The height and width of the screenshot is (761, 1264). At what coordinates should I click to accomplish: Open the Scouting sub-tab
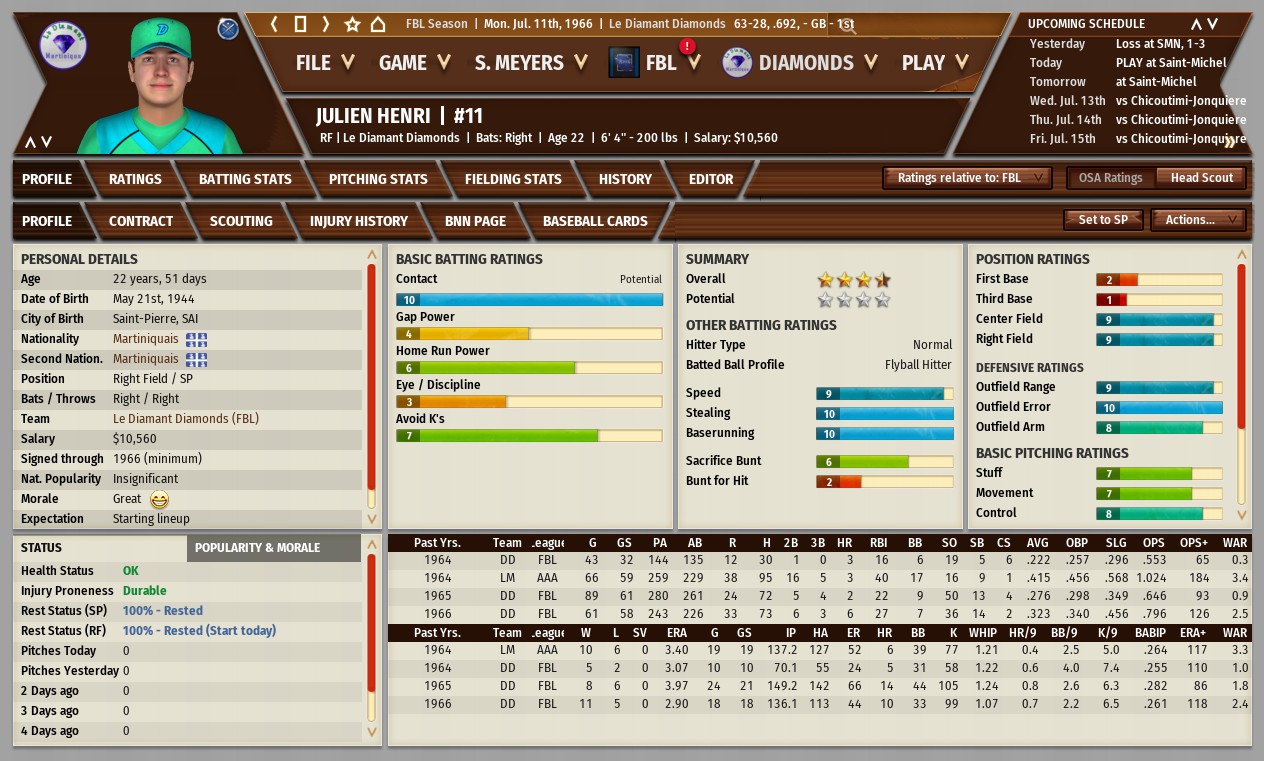[241, 221]
